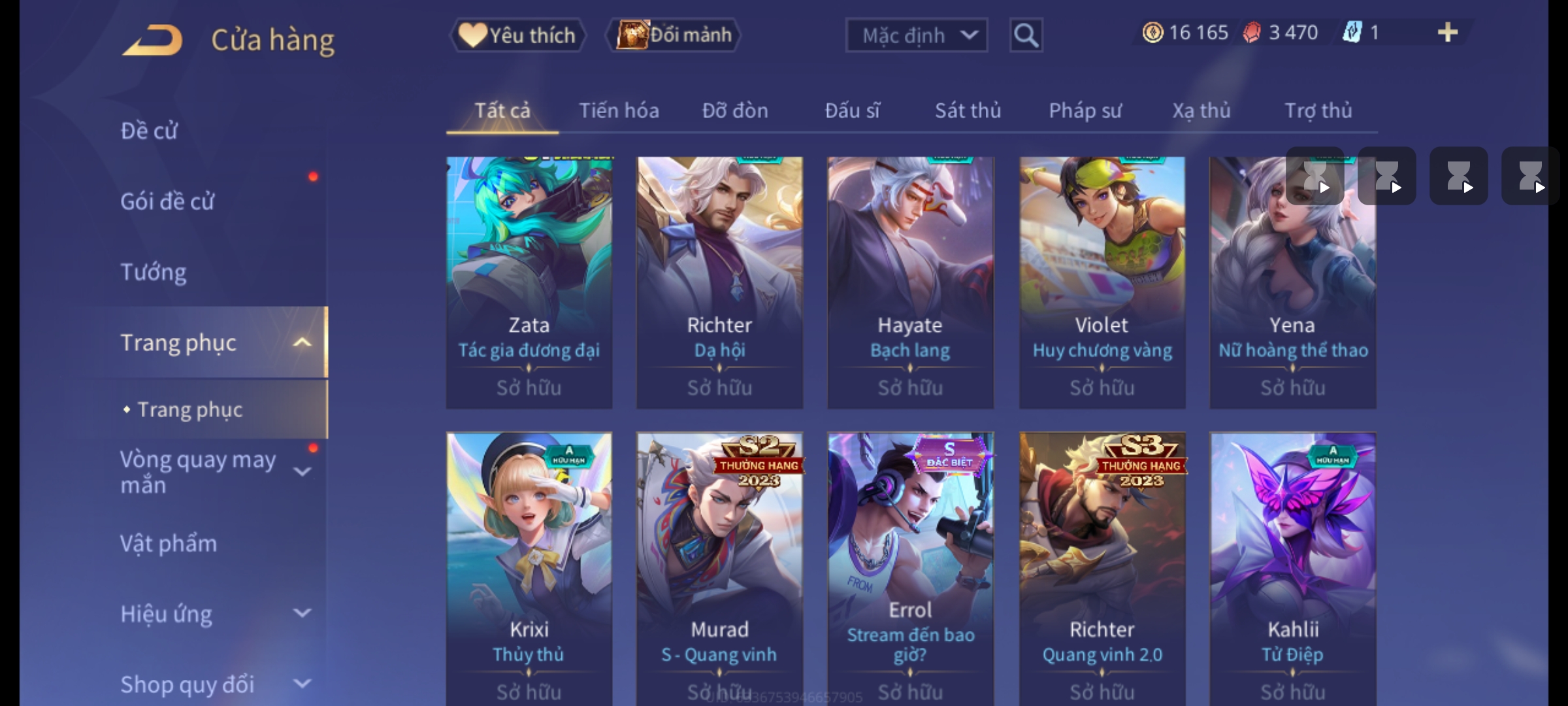
Task: Open the Mặc định sort dropdown
Action: click(x=916, y=35)
